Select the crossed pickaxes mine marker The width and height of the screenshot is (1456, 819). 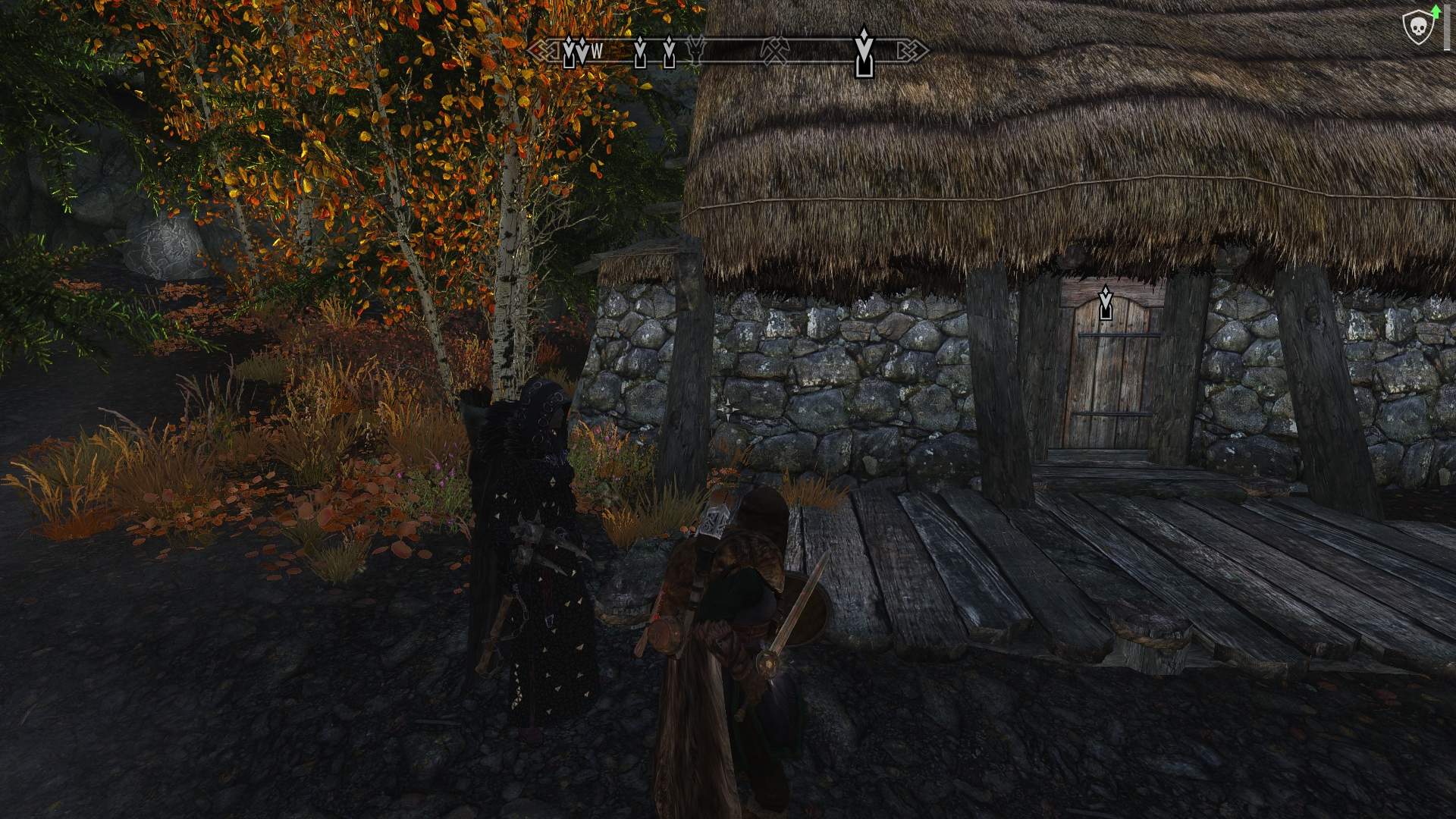(775, 51)
